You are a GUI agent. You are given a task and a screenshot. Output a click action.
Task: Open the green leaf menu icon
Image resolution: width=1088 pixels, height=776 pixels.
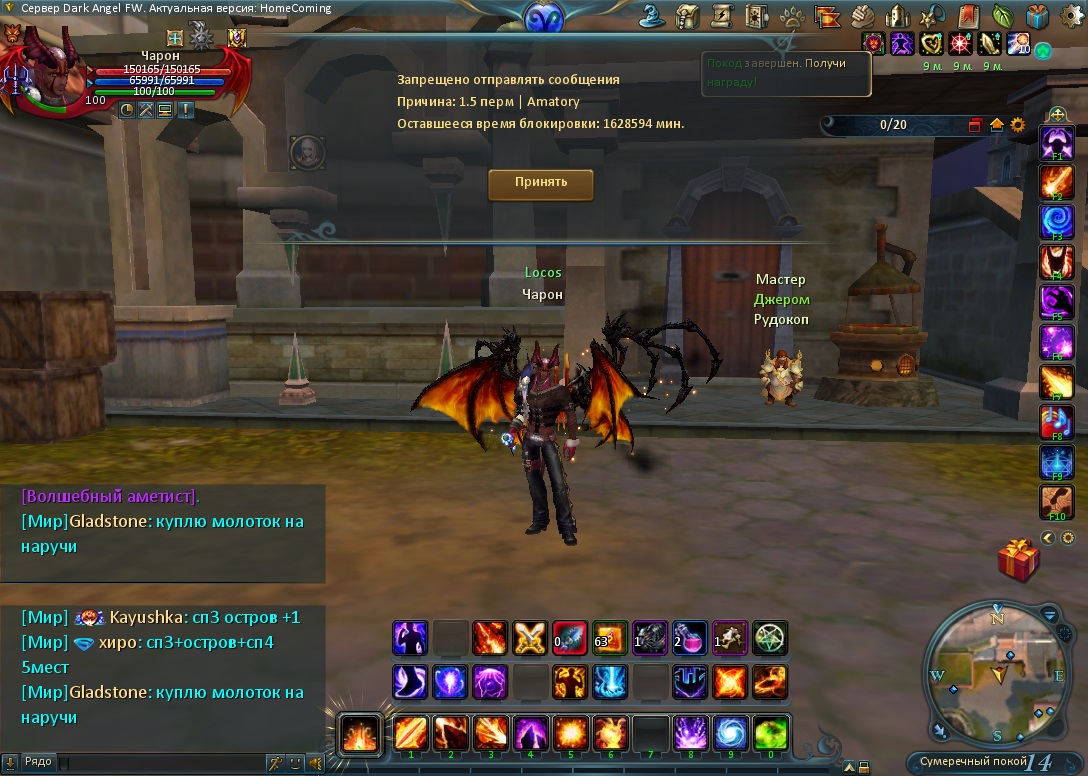[1002, 16]
